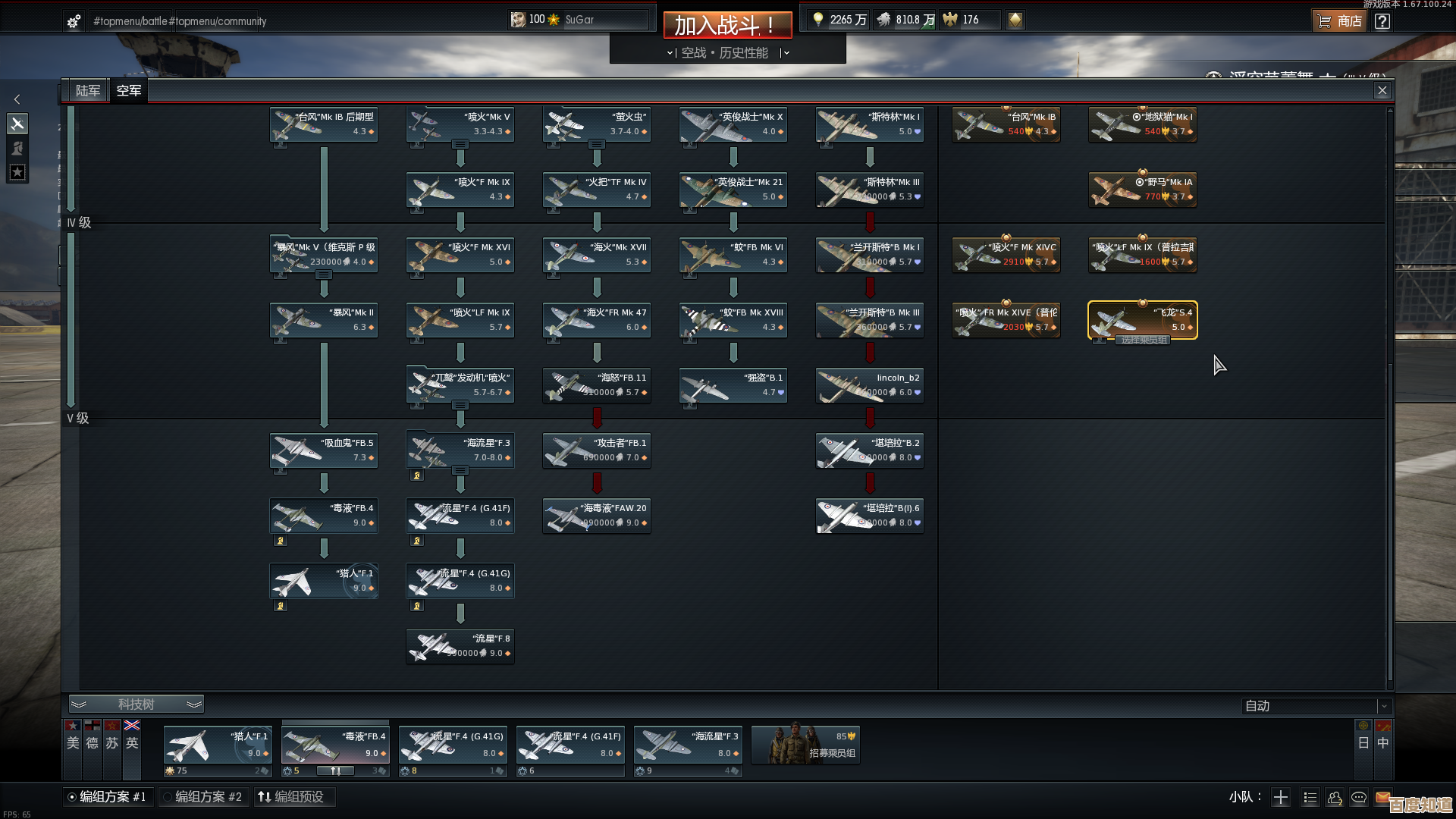
Task: Choose the “猎人”F.1 in the tech tree
Action: click(x=324, y=581)
